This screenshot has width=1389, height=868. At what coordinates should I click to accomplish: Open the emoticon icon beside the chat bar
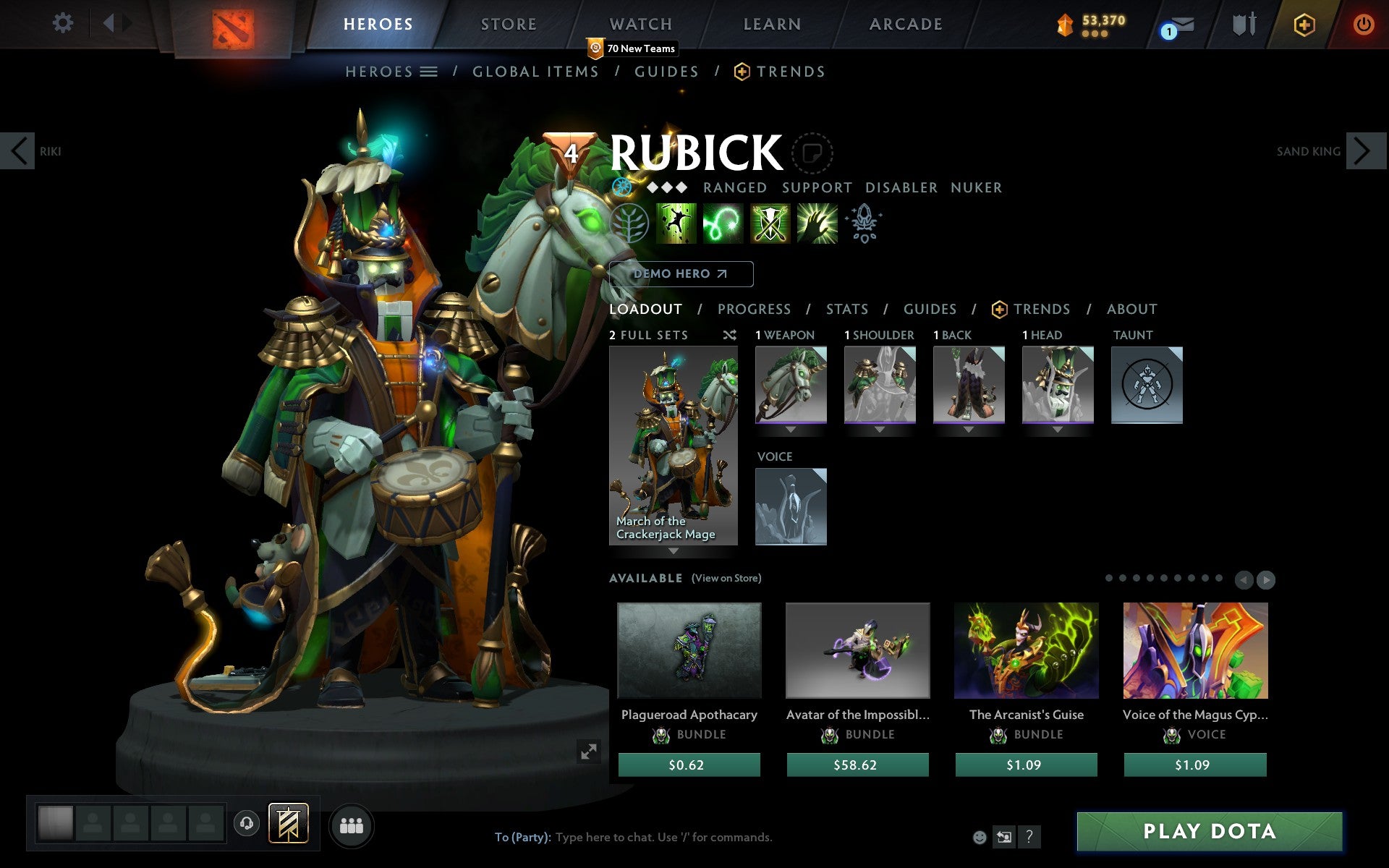pos(981,837)
